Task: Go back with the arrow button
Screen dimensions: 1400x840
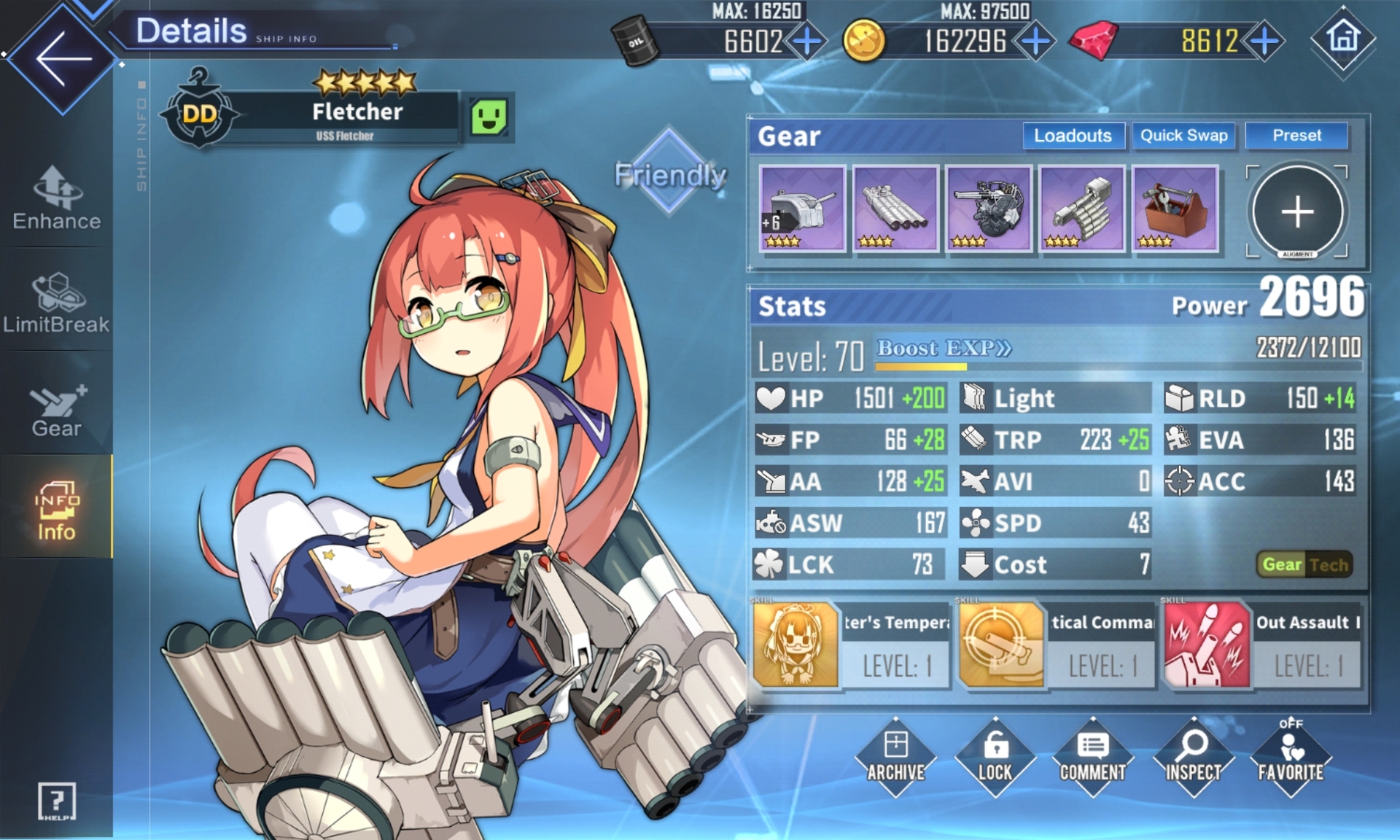Action: [x=63, y=58]
